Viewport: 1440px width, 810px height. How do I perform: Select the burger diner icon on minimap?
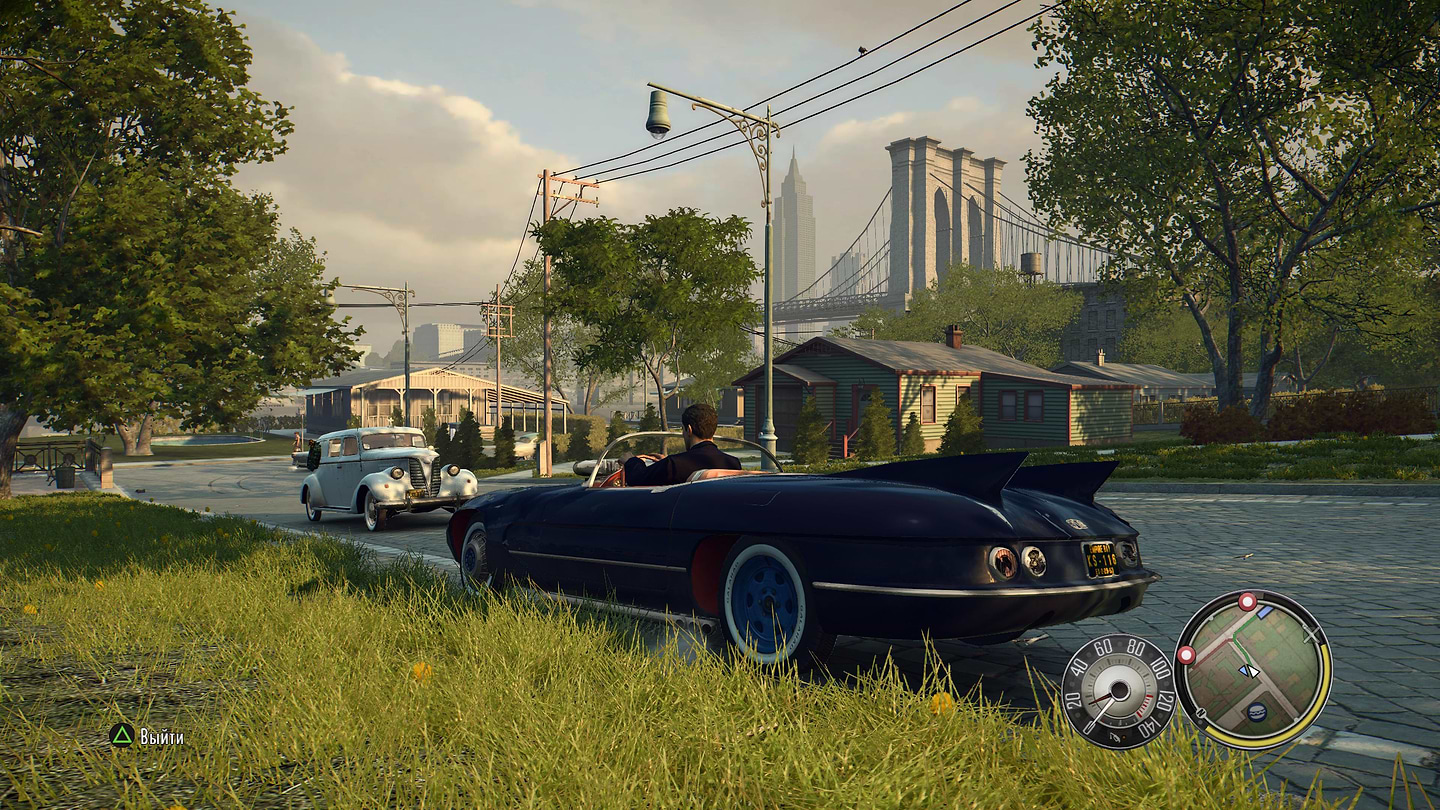tap(1257, 712)
